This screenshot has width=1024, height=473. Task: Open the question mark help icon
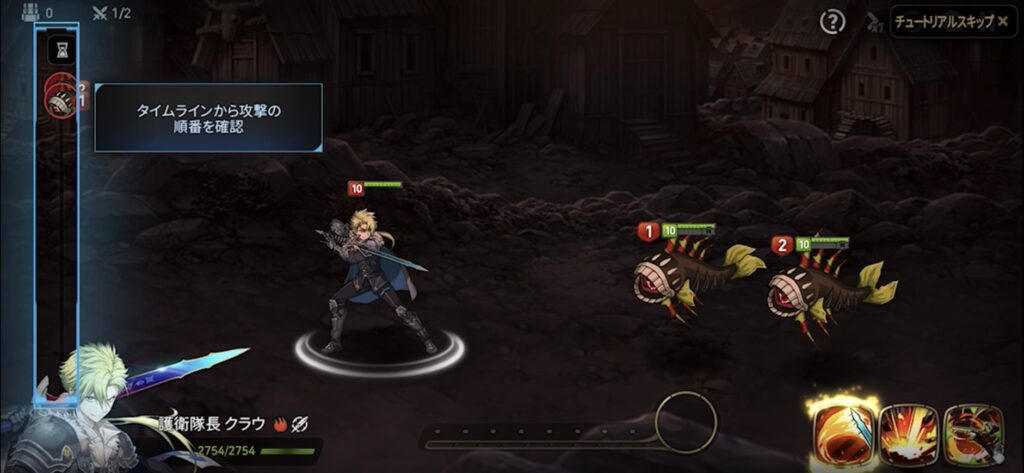[x=832, y=21]
